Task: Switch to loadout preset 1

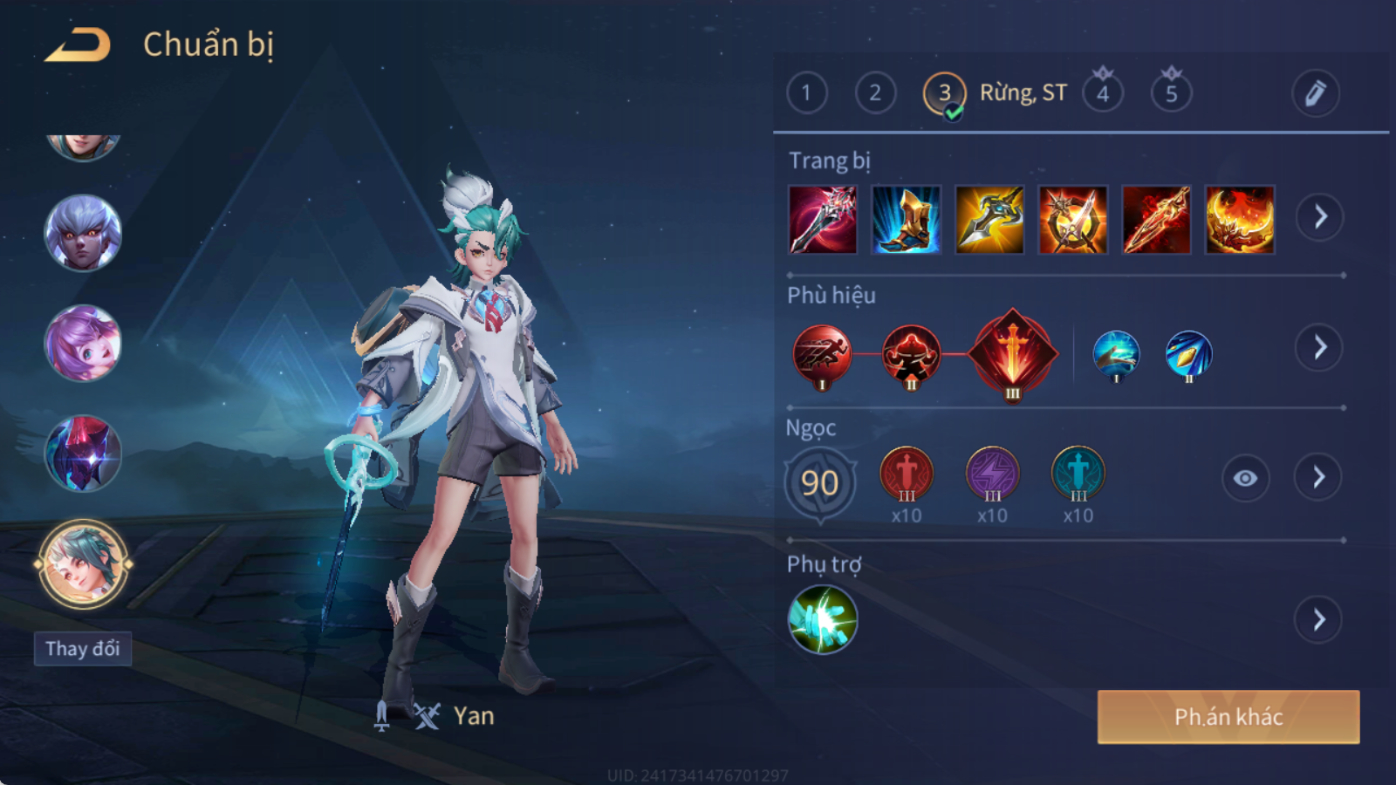Action: [x=807, y=94]
